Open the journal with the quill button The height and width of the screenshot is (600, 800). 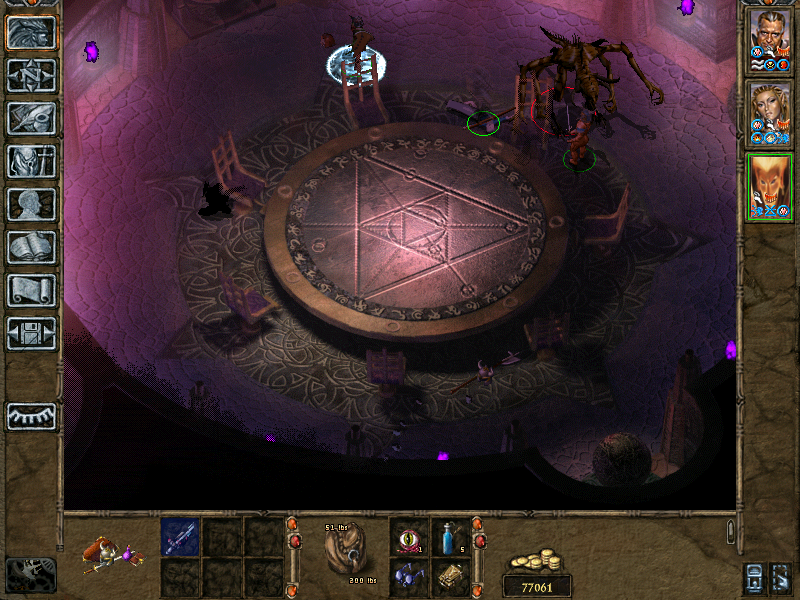point(32,118)
